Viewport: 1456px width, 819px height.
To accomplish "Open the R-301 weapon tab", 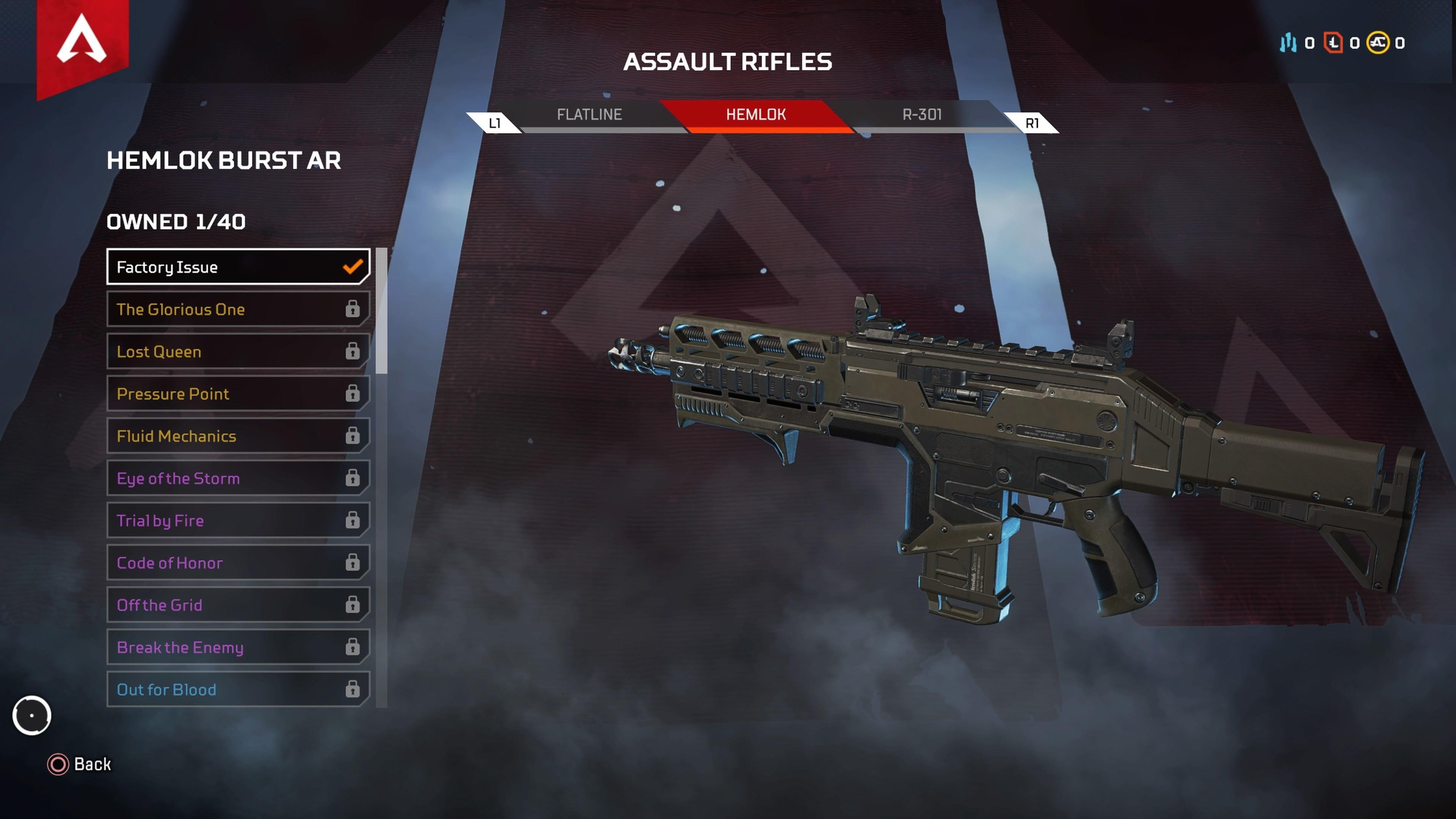I will click(x=922, y=115).
